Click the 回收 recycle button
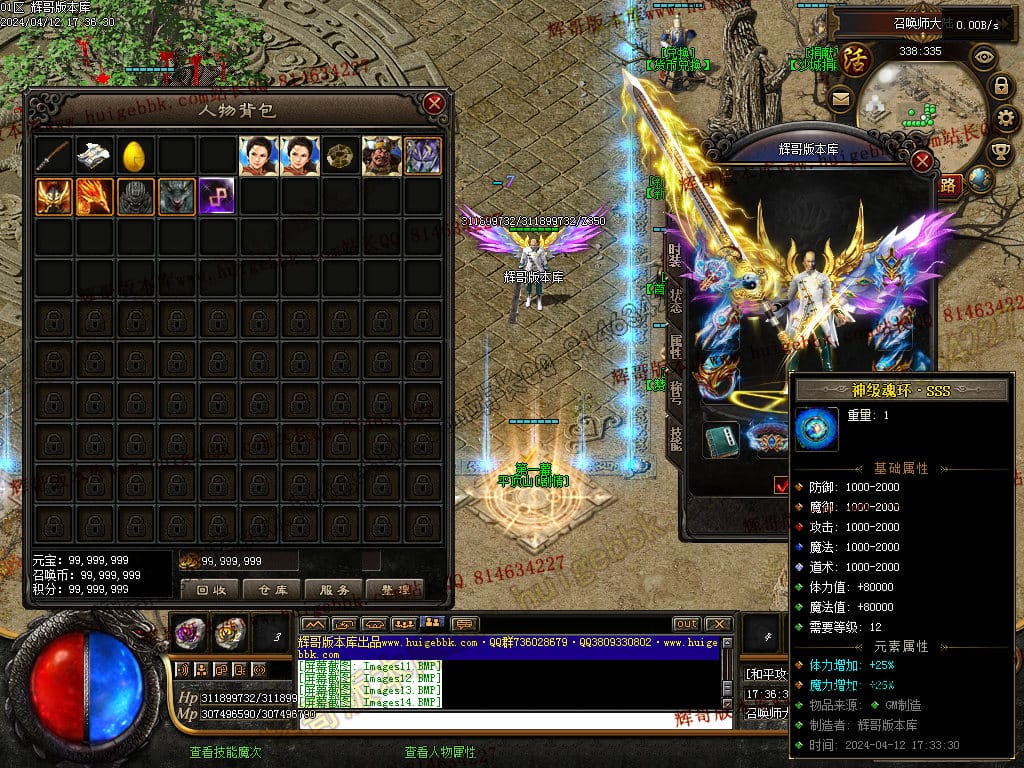Screen dimensions: 1024x768 pyautogui.click(x=210, y=590)
